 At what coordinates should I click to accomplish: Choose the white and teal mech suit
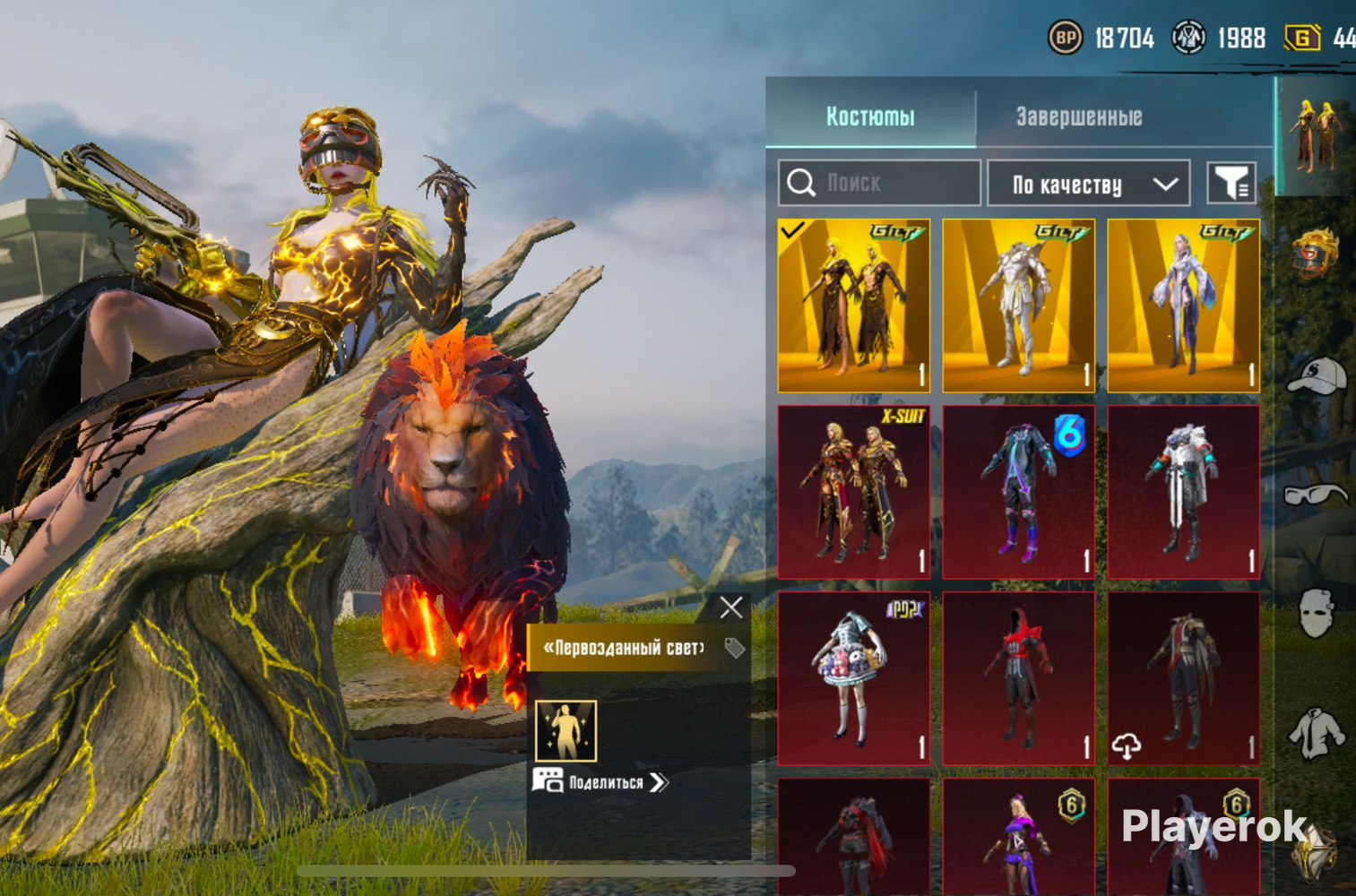pos(1183,491)
